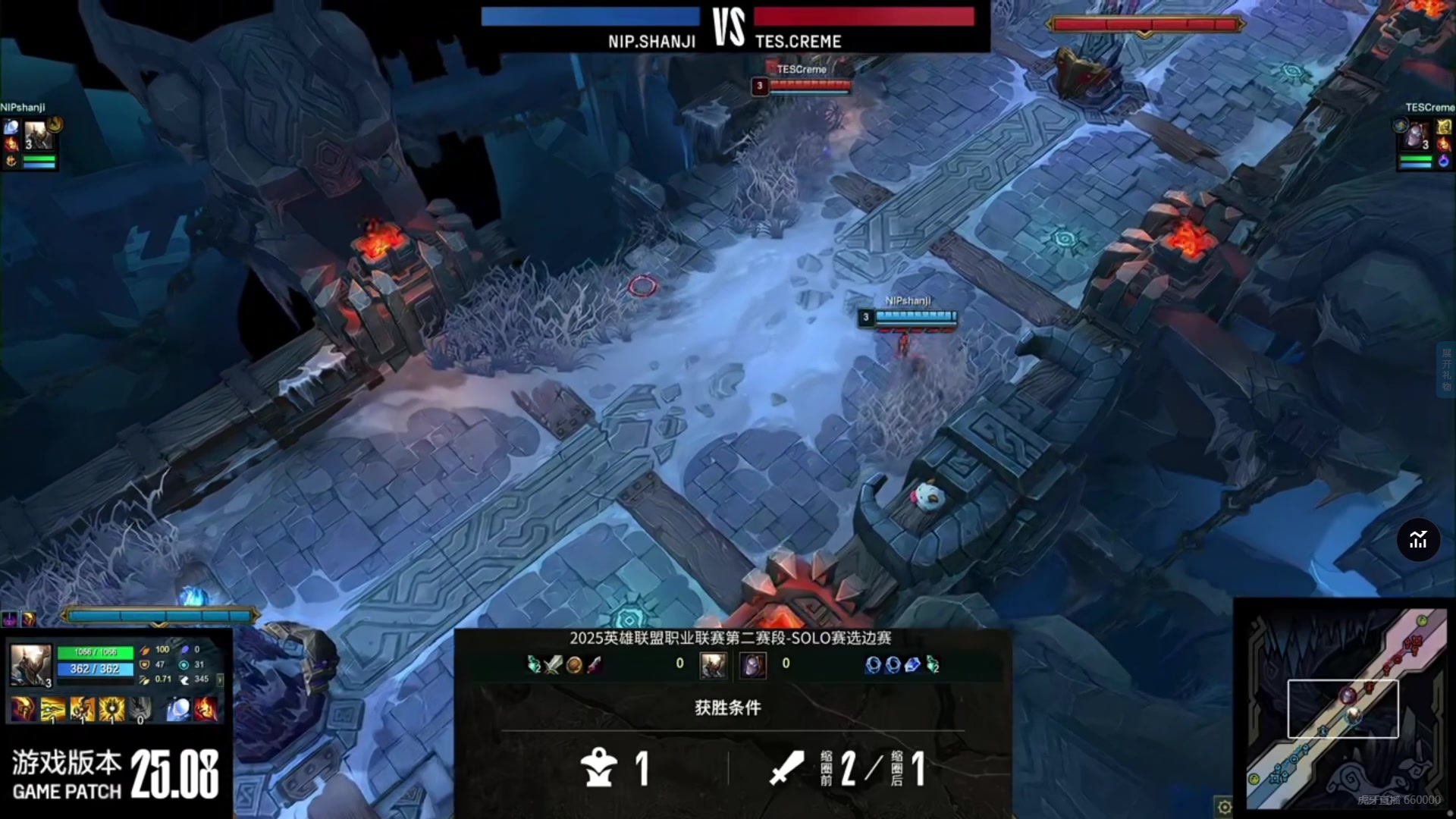Click the Ignite summoner spell icon
1456x819 pixels.
coord(206,709)
